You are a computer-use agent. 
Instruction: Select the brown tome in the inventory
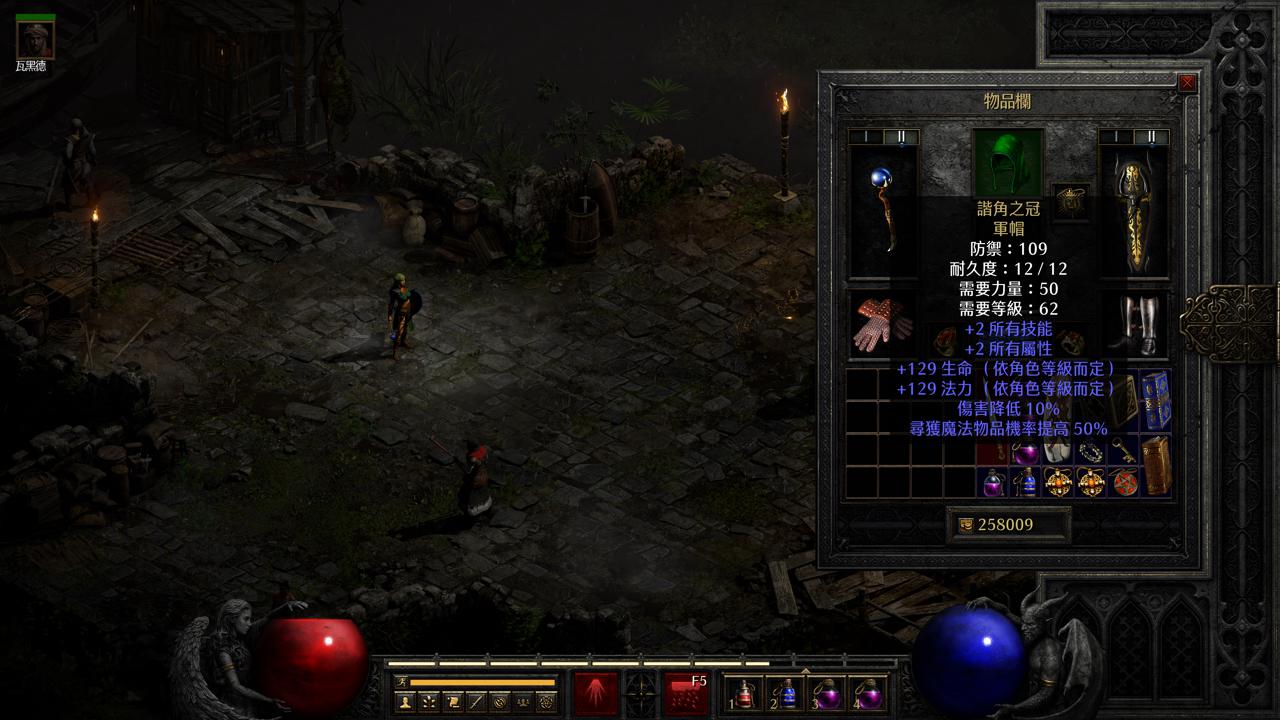point(1156,465)
